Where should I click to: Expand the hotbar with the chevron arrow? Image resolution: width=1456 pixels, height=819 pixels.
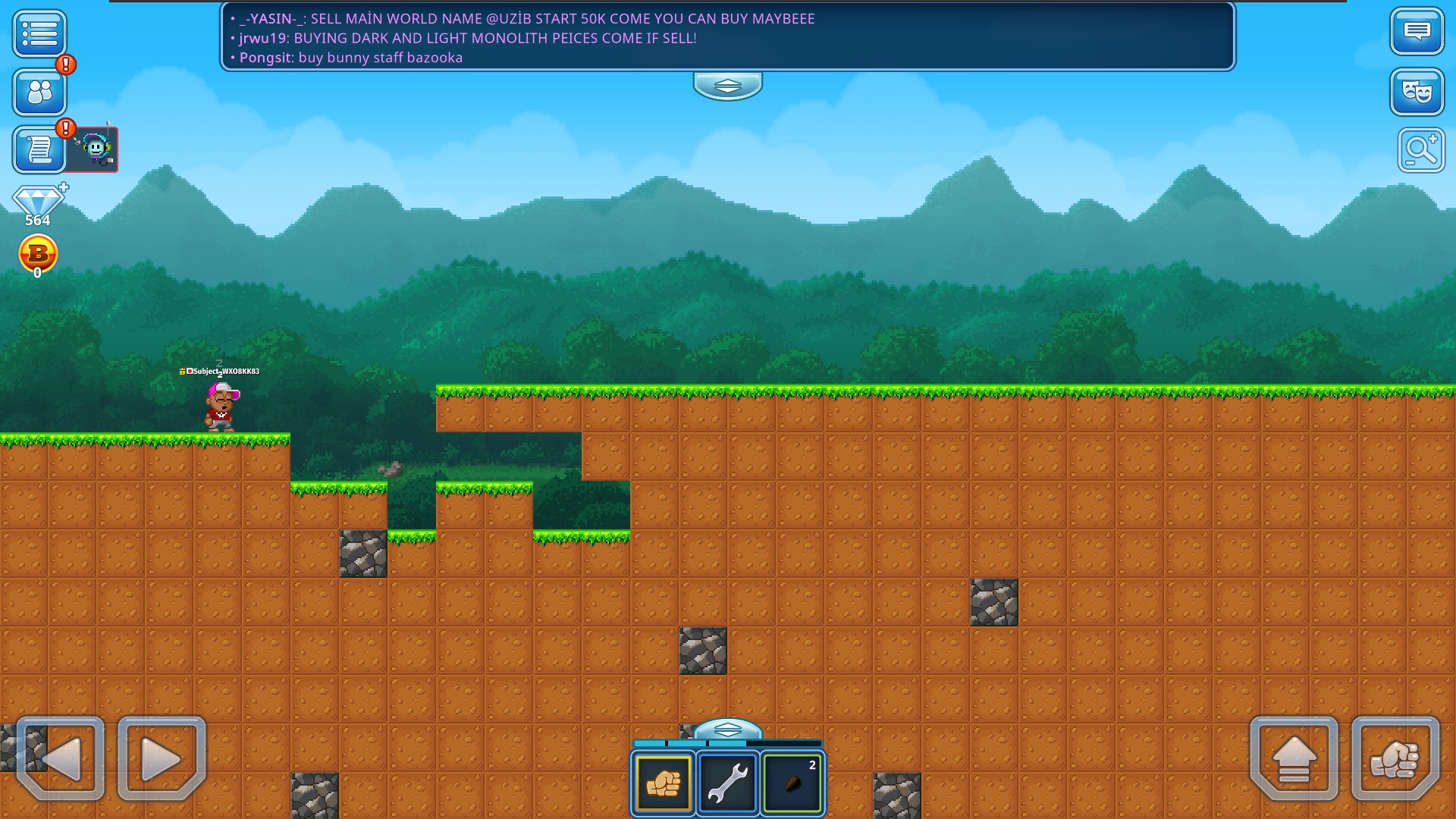pos(726,730)
